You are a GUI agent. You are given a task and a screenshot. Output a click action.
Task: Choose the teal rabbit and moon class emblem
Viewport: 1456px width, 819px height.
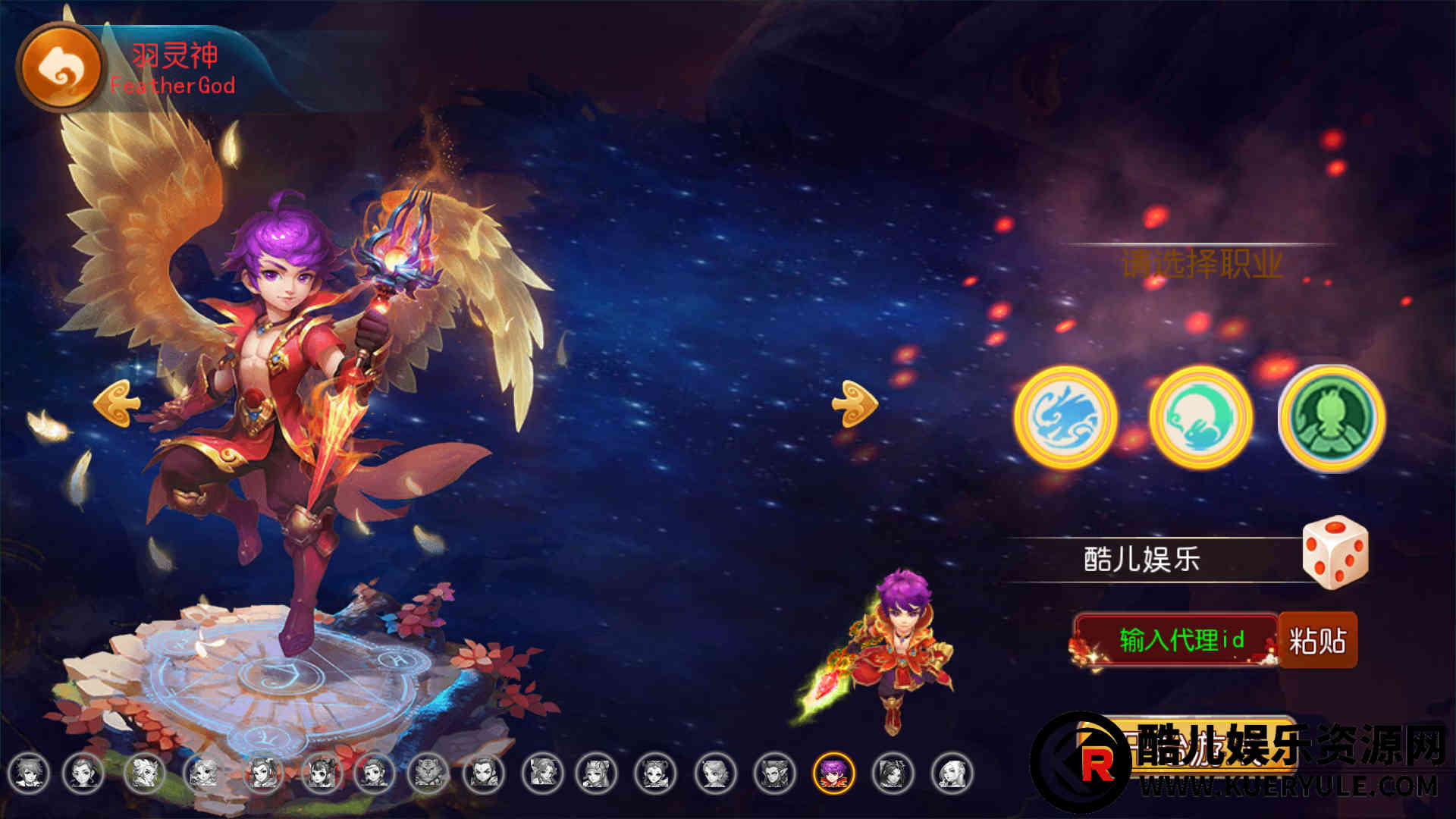[1200, 418]
